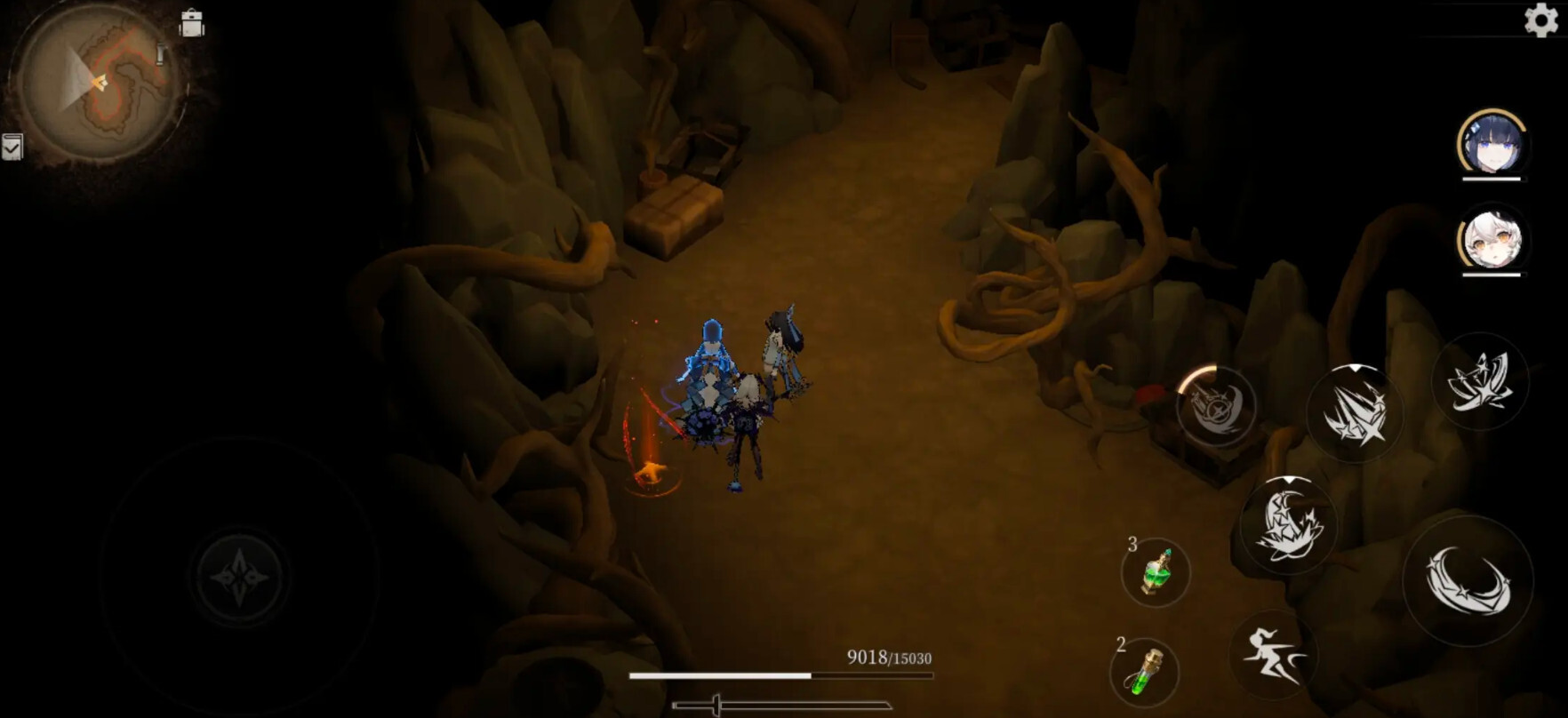Tap the skill icon on cooldown
This screenshot has height=718, width=1568.
point(1216,406)
